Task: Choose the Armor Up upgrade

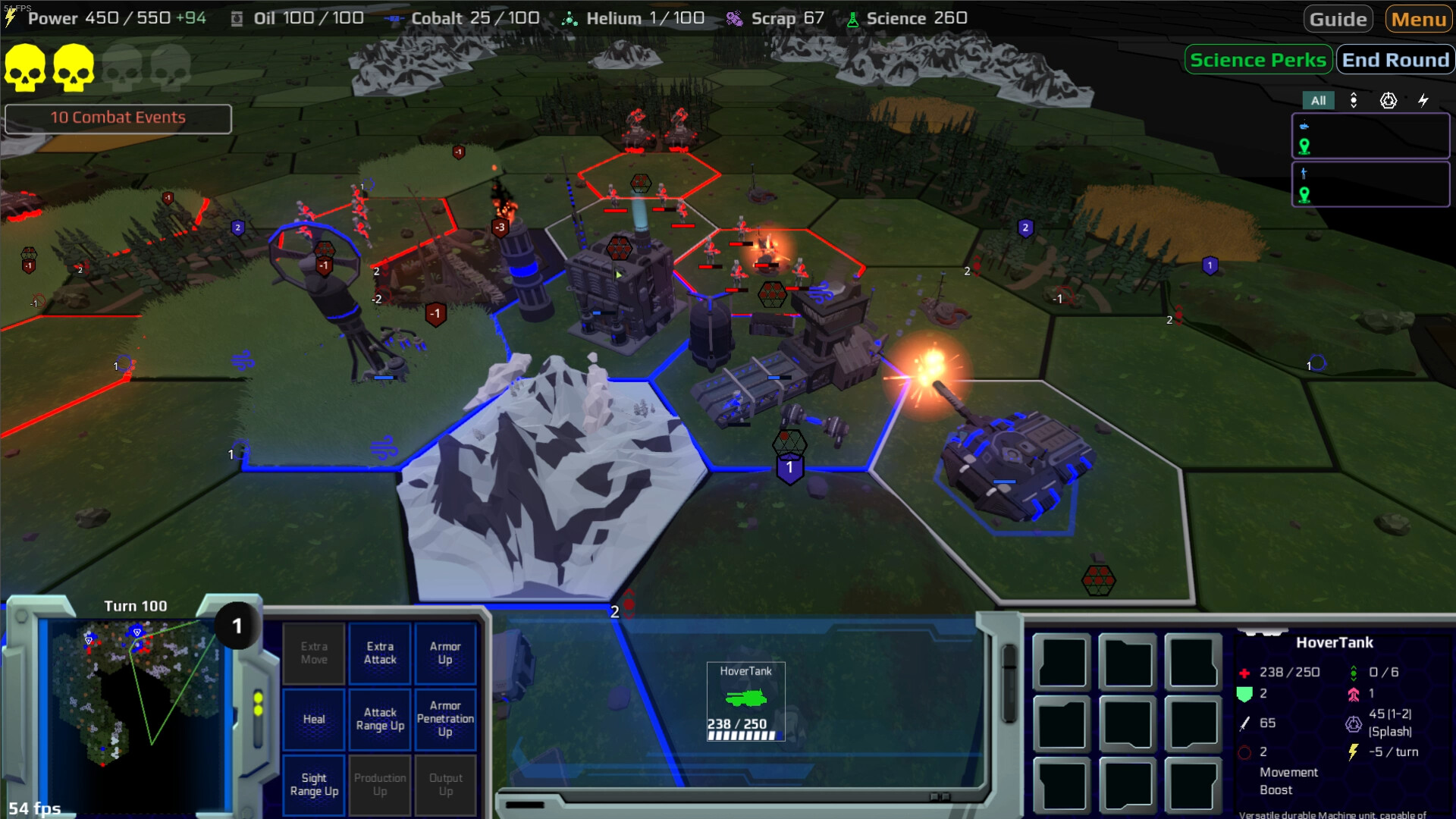Action: pyautogui.click(x=445, y=653)
